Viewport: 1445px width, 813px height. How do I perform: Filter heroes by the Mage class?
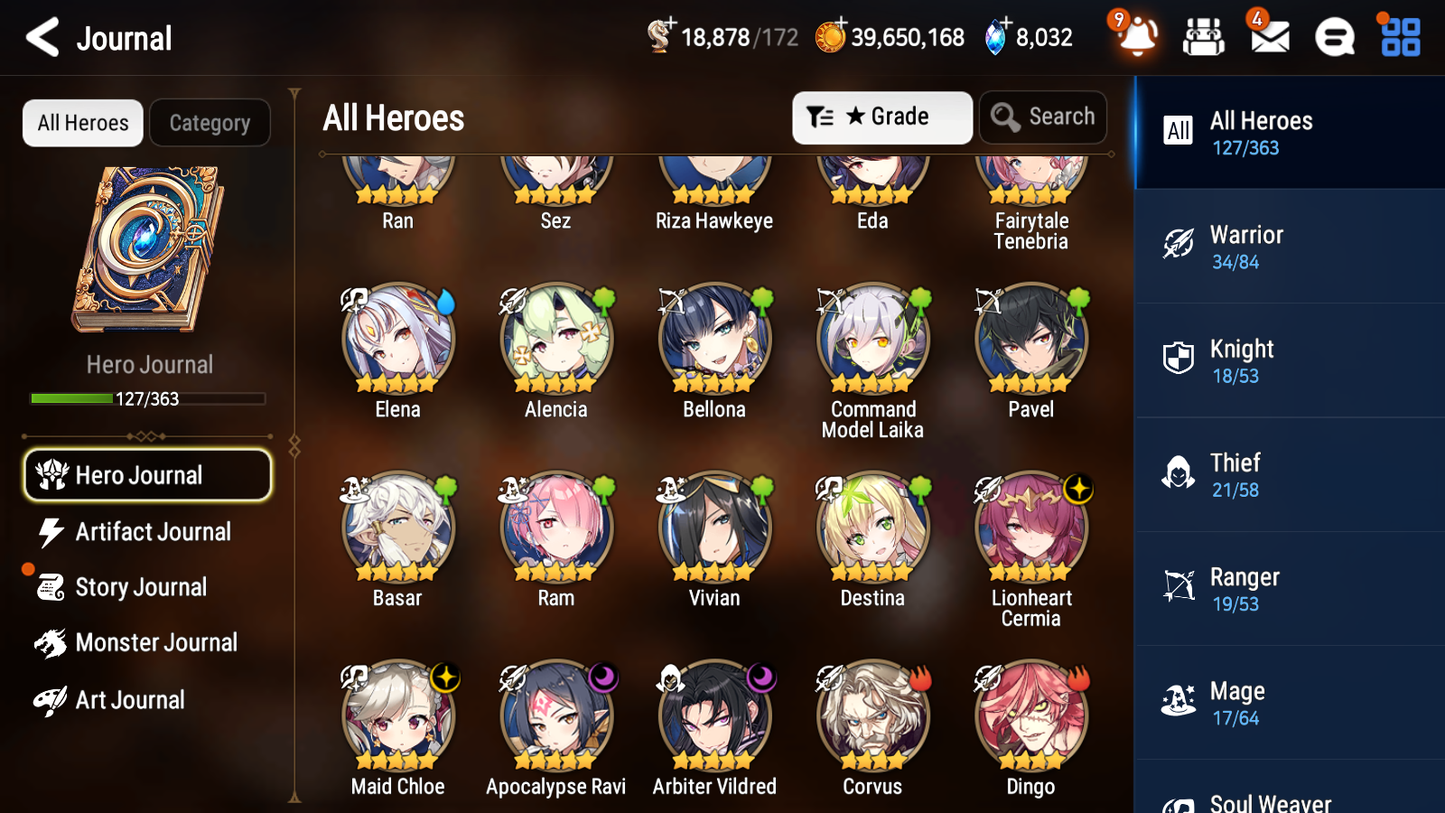pyautogui.click(x=1289, y=702)
